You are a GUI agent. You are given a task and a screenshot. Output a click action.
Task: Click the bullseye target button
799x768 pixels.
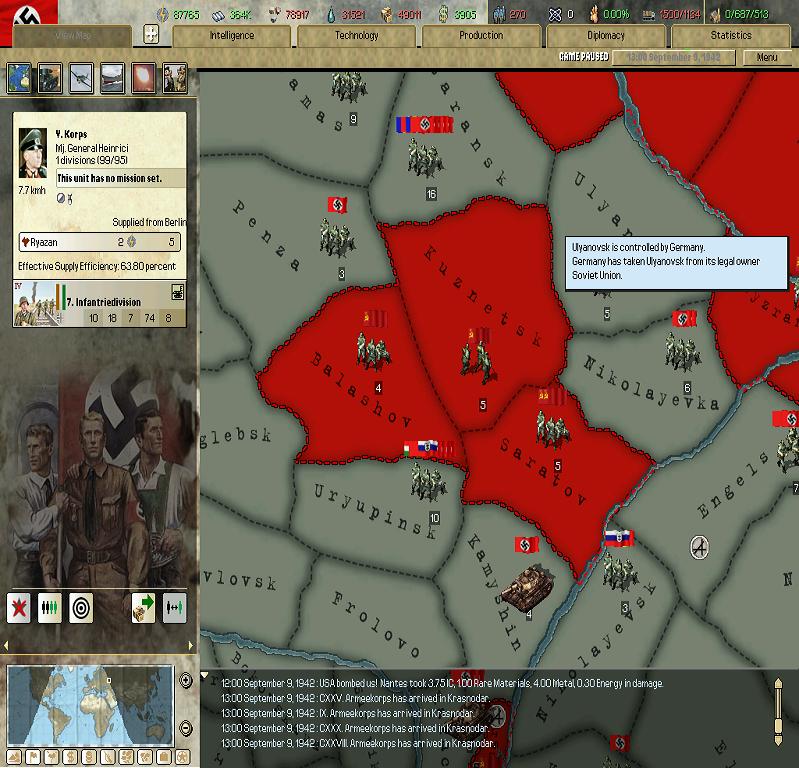click(x=81, y=607)
